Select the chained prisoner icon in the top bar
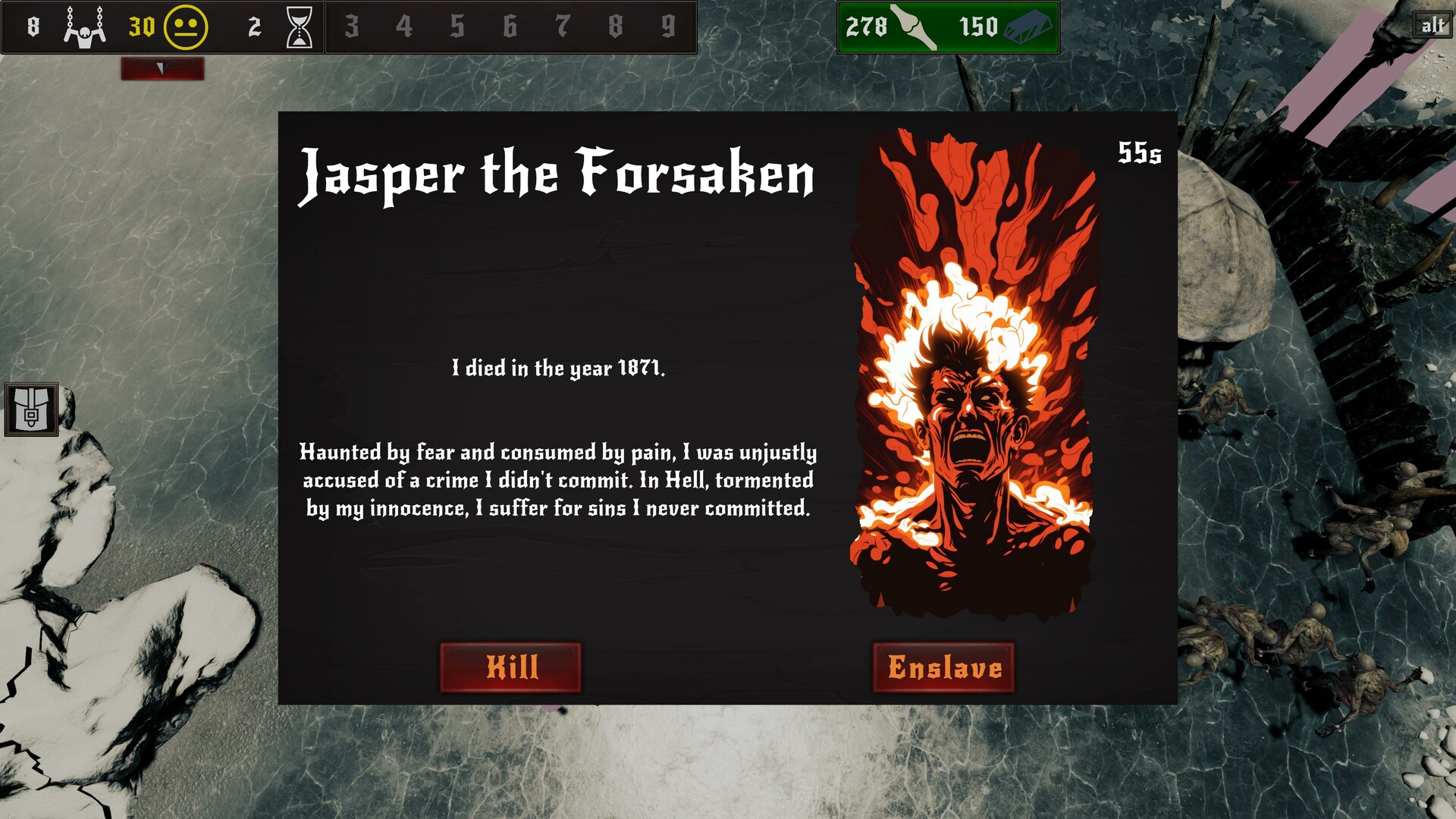Image resolution: width=1456 pixels, height=819 pixels. point(83,27)
